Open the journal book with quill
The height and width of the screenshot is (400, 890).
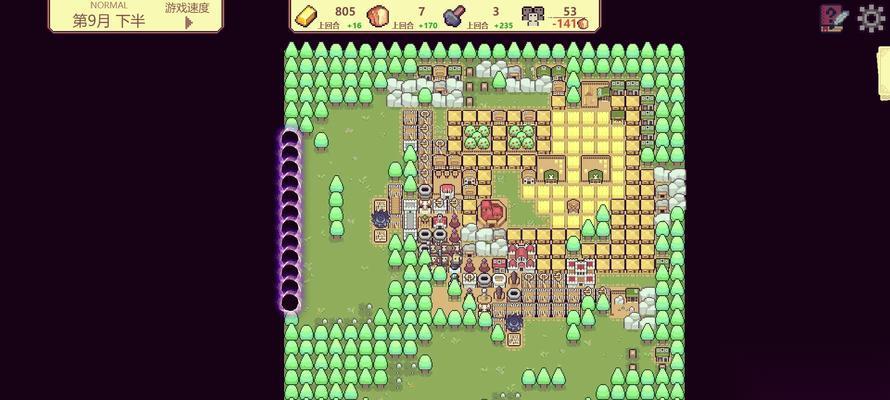833,18
